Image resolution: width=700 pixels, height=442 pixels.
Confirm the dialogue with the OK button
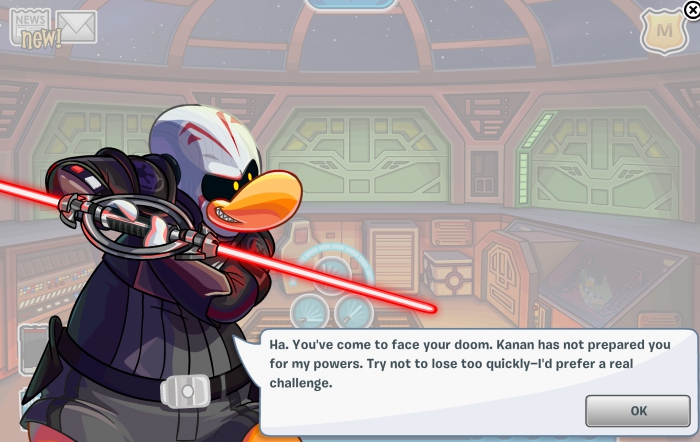point(638,410)
